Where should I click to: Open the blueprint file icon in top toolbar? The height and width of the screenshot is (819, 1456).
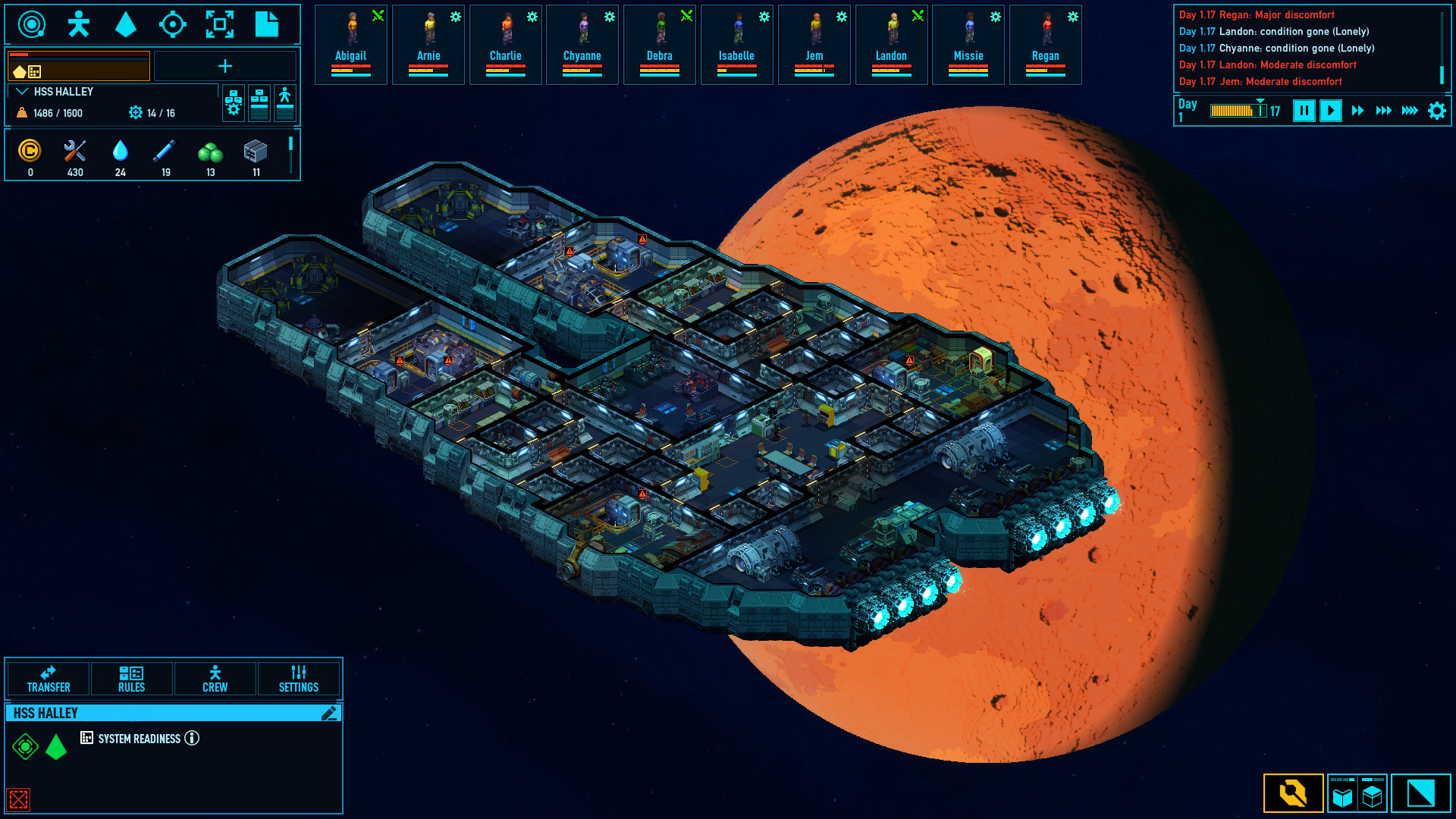click(x=267, y=24)
